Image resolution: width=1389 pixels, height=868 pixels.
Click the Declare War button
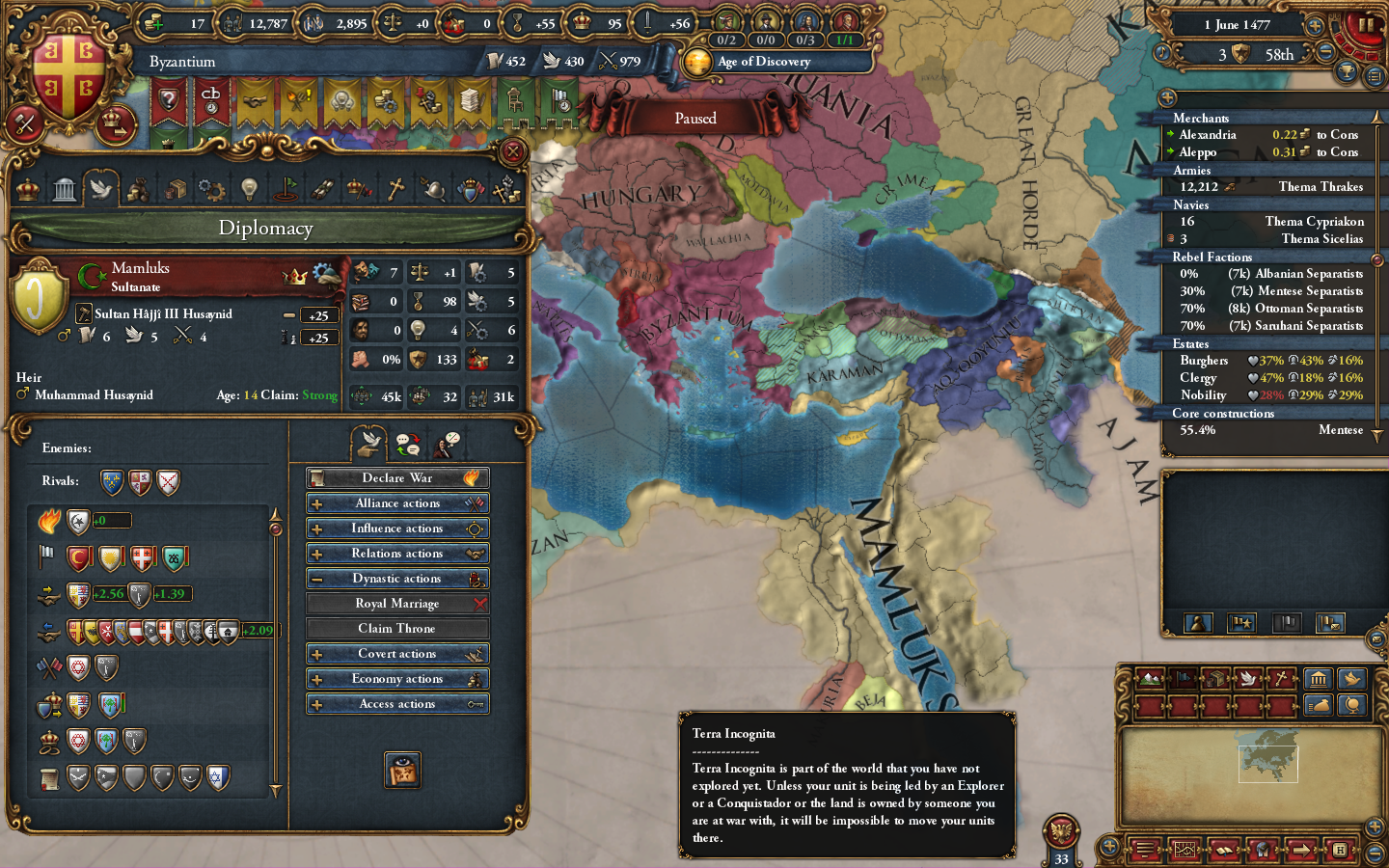pyautogui.click(x=397, y=477)
